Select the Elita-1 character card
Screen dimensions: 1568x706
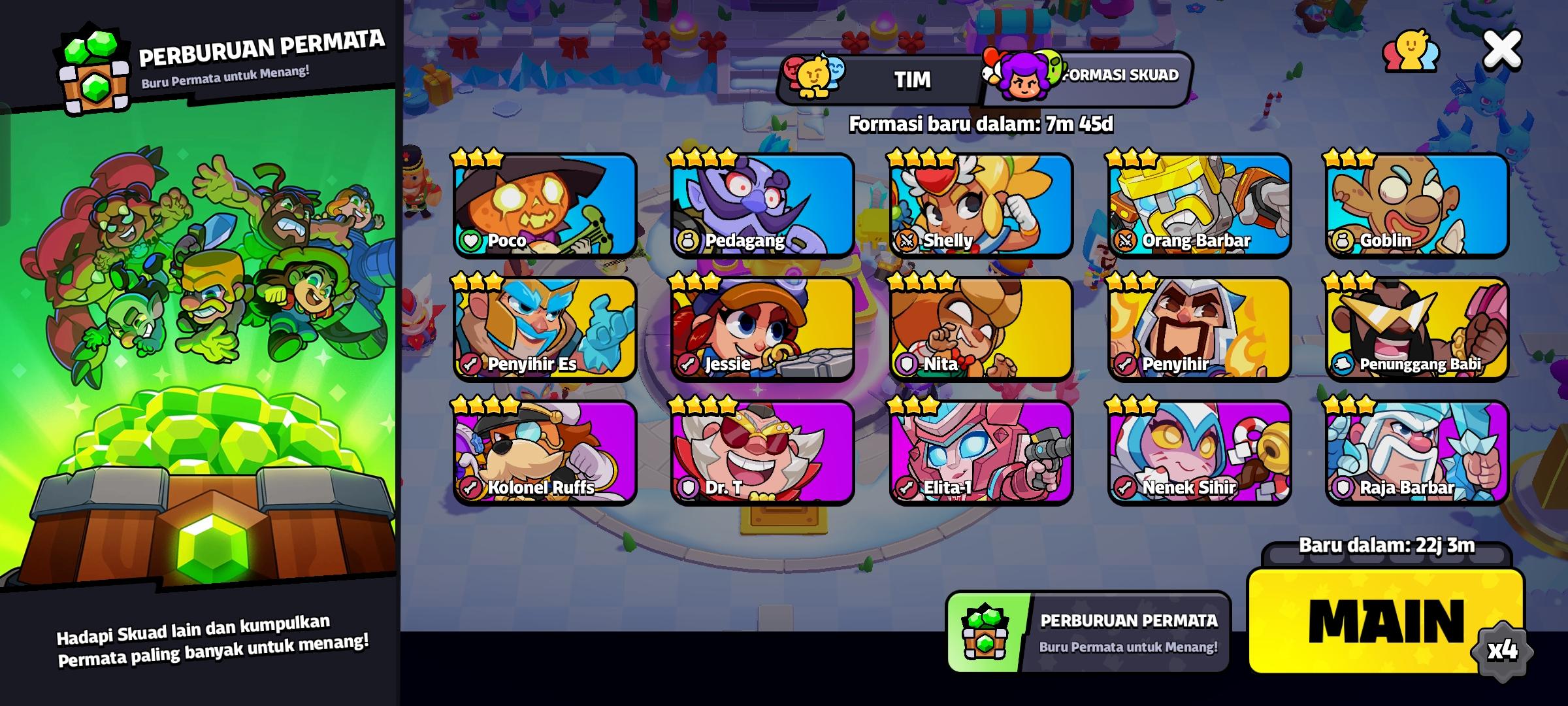coord(980,453)
